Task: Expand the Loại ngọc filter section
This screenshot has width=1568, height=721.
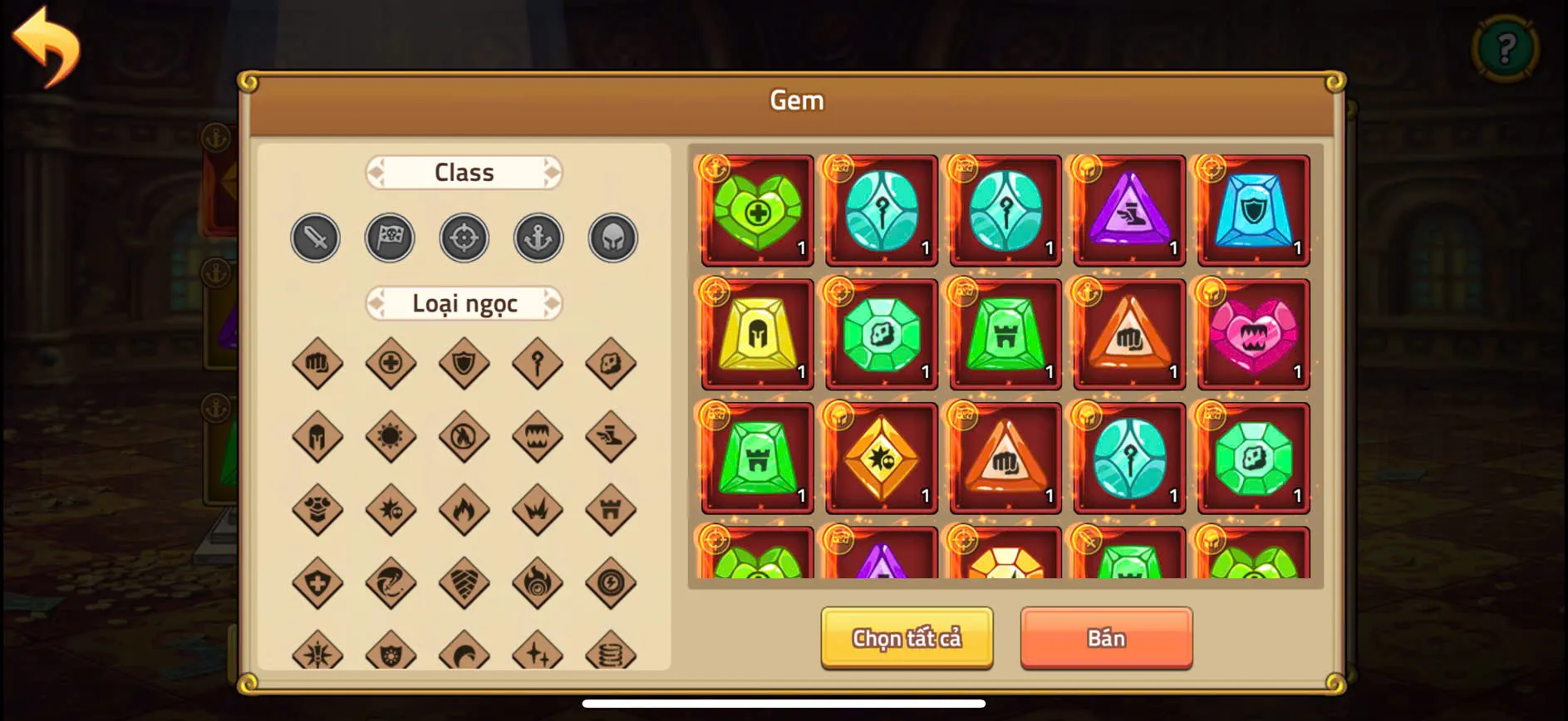Action: tap(464, 304)
